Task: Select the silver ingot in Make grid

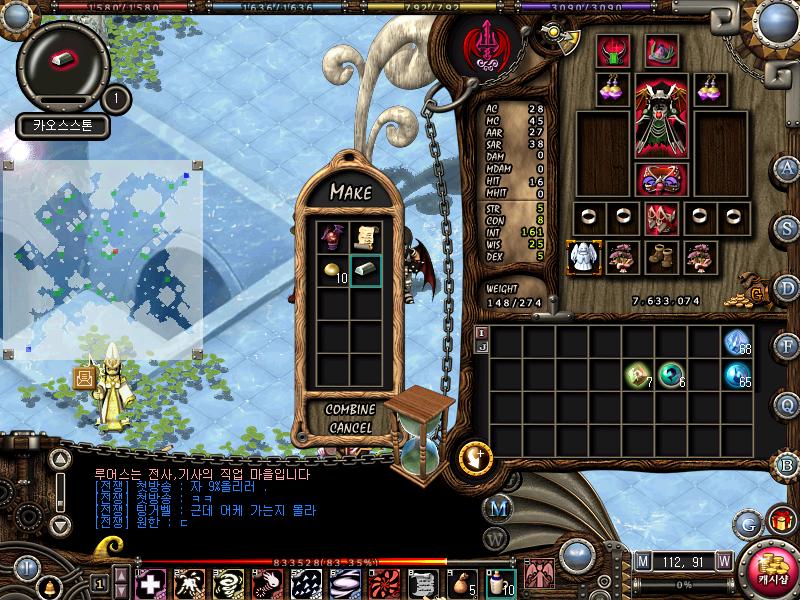Action: tap(365, 270)
